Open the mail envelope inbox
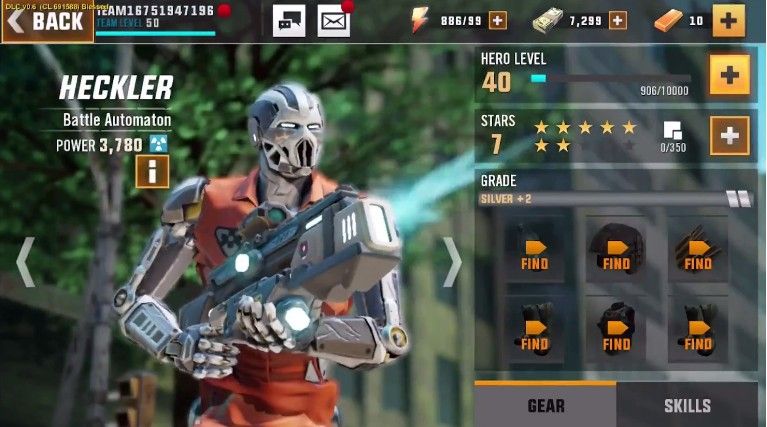Viewport: 767px width, 427px height. coord(333,20)
